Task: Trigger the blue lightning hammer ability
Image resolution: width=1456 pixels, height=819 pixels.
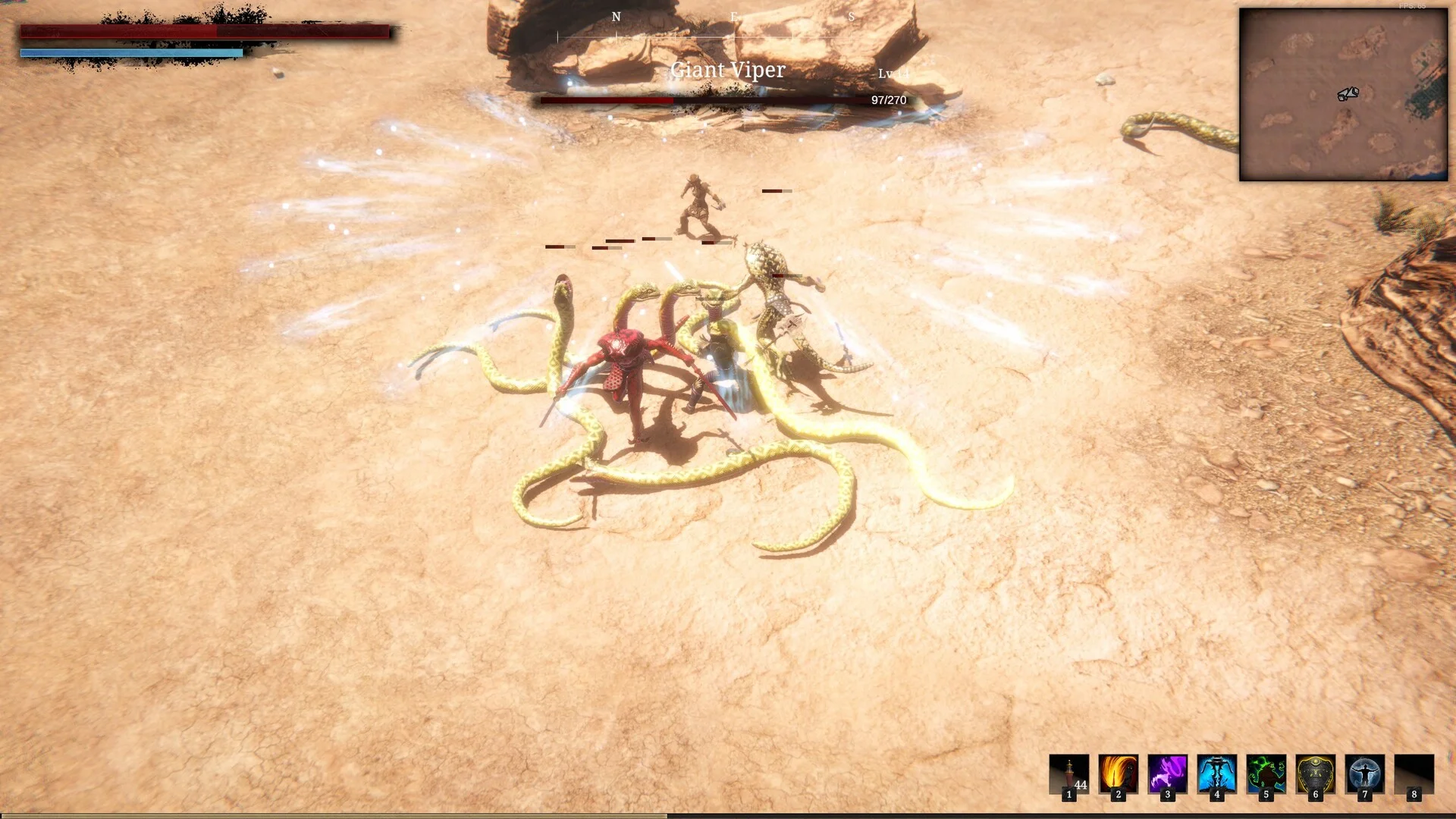Action: click(1216, 774)
